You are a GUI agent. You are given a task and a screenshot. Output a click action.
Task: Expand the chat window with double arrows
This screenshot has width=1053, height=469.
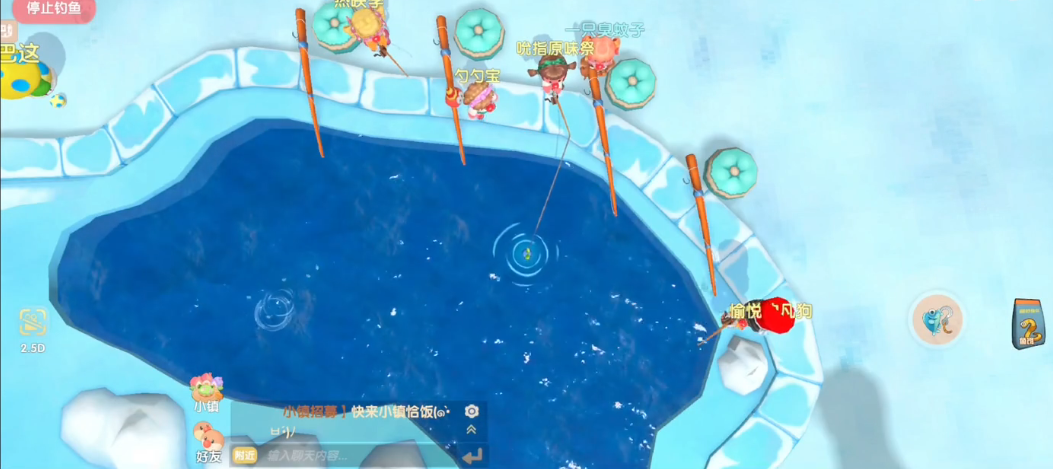pyautogui.click(x=472, y=429)
